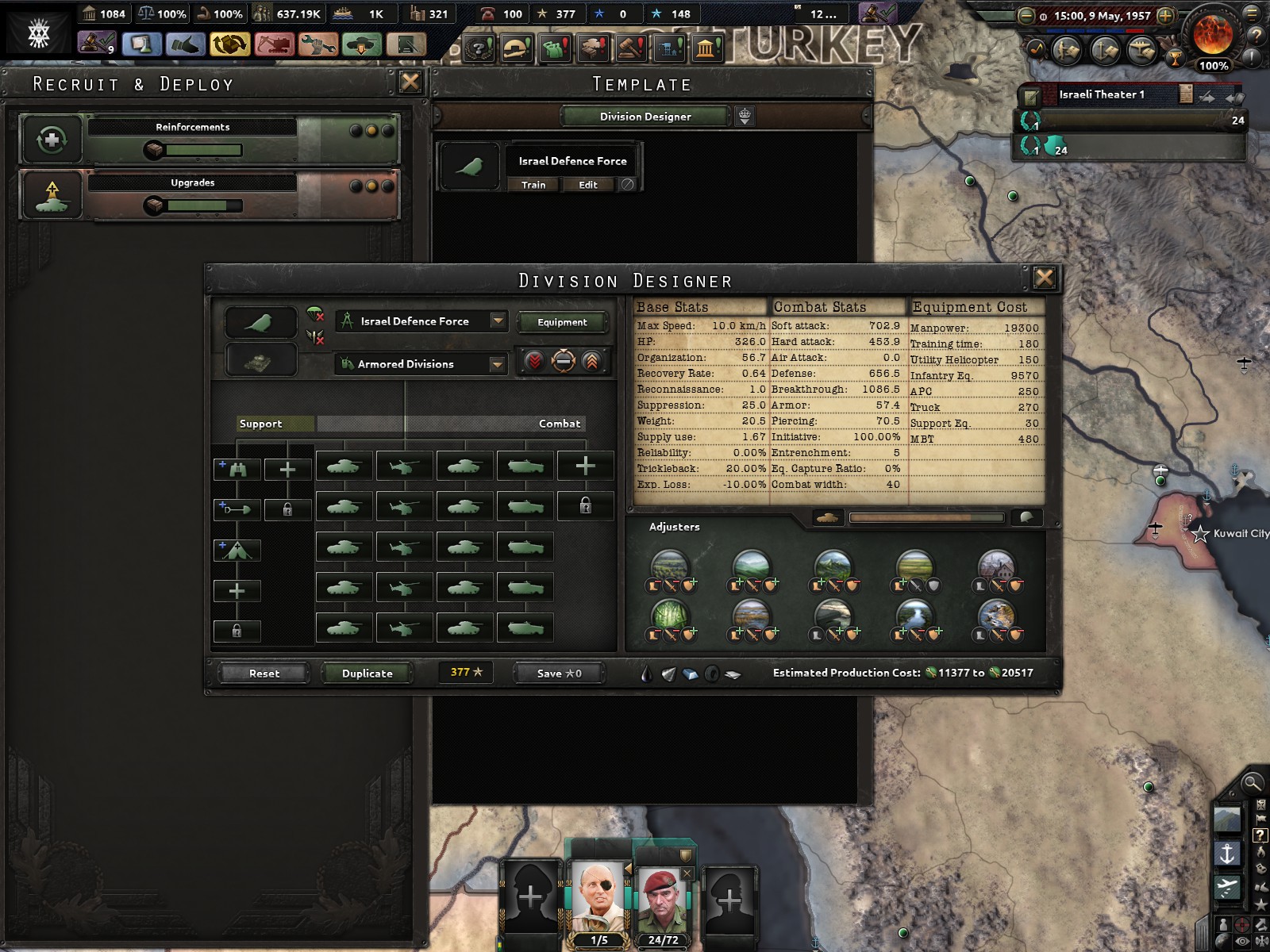Click the tank deployment icon in top toolbar

[x=361, y=45]
